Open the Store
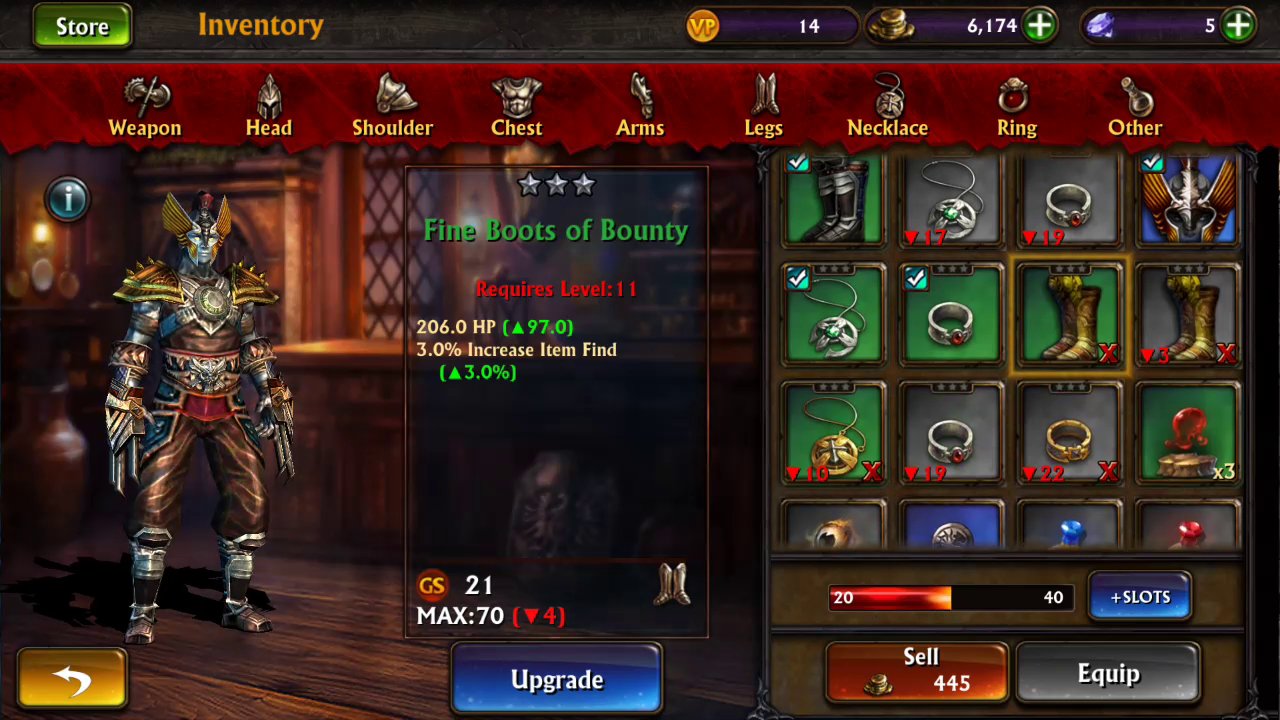Viewport: 1280px width, 720px height. point(82,26)
